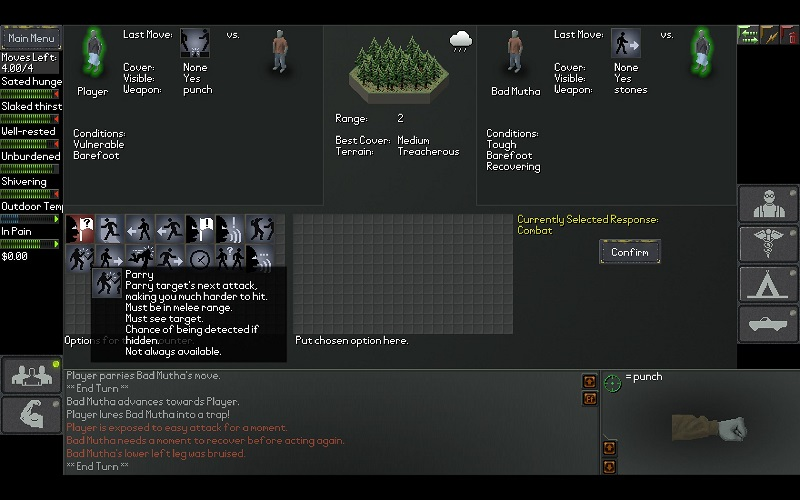Click the green crosshair target icon
This screenshot has height=500, width=800.
click(x=613, y=383)
